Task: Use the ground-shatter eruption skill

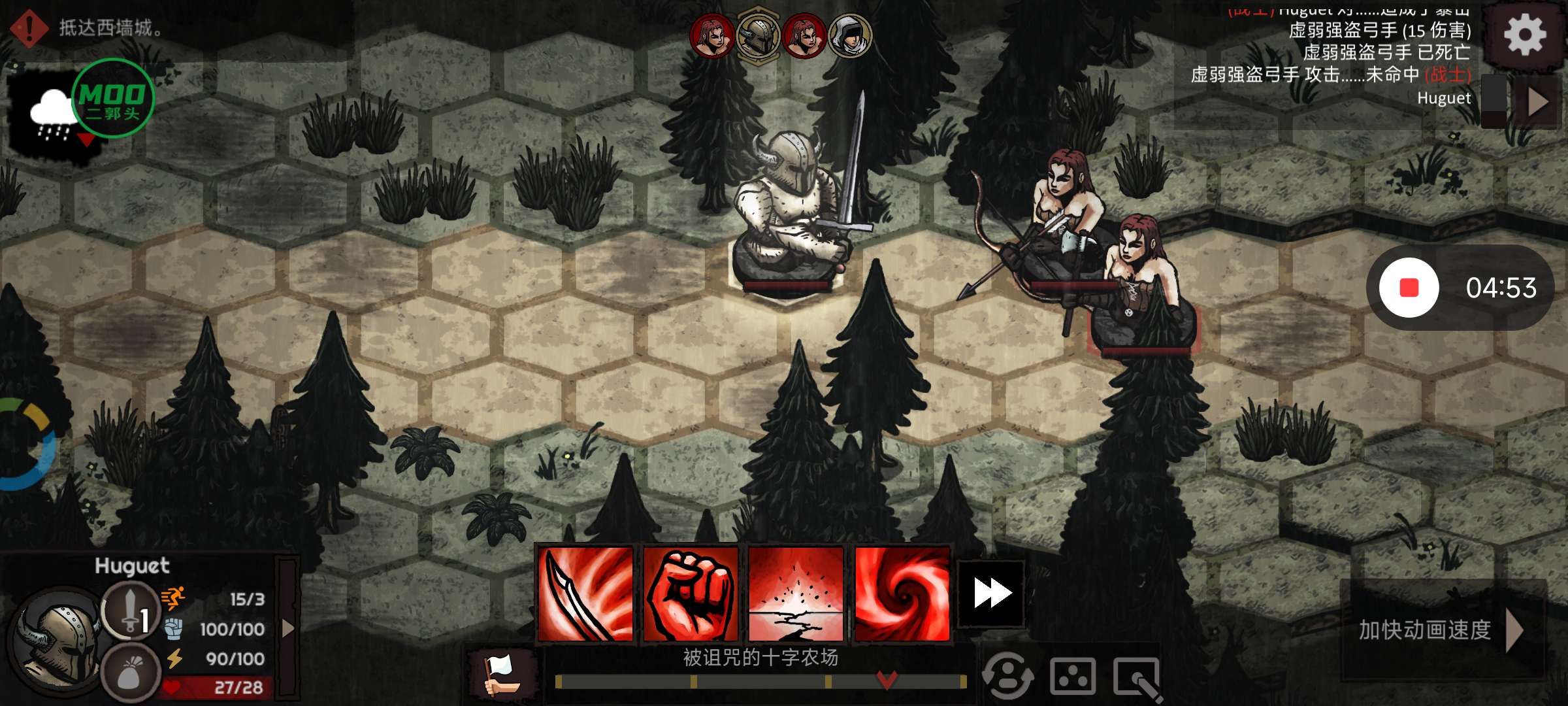Action: [x=796, y=594]
